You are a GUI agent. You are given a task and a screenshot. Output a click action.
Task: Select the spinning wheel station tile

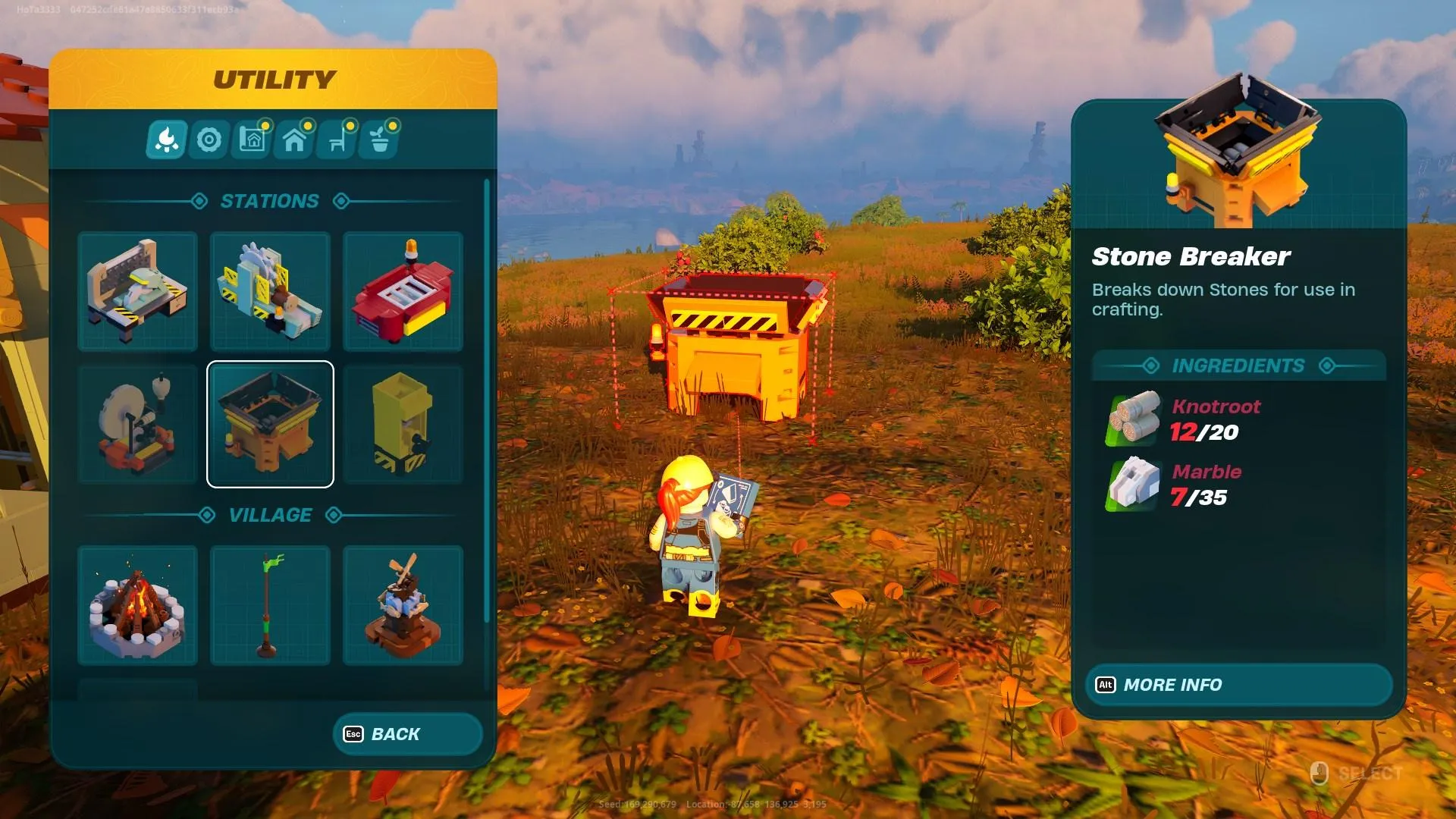point(138,424)
